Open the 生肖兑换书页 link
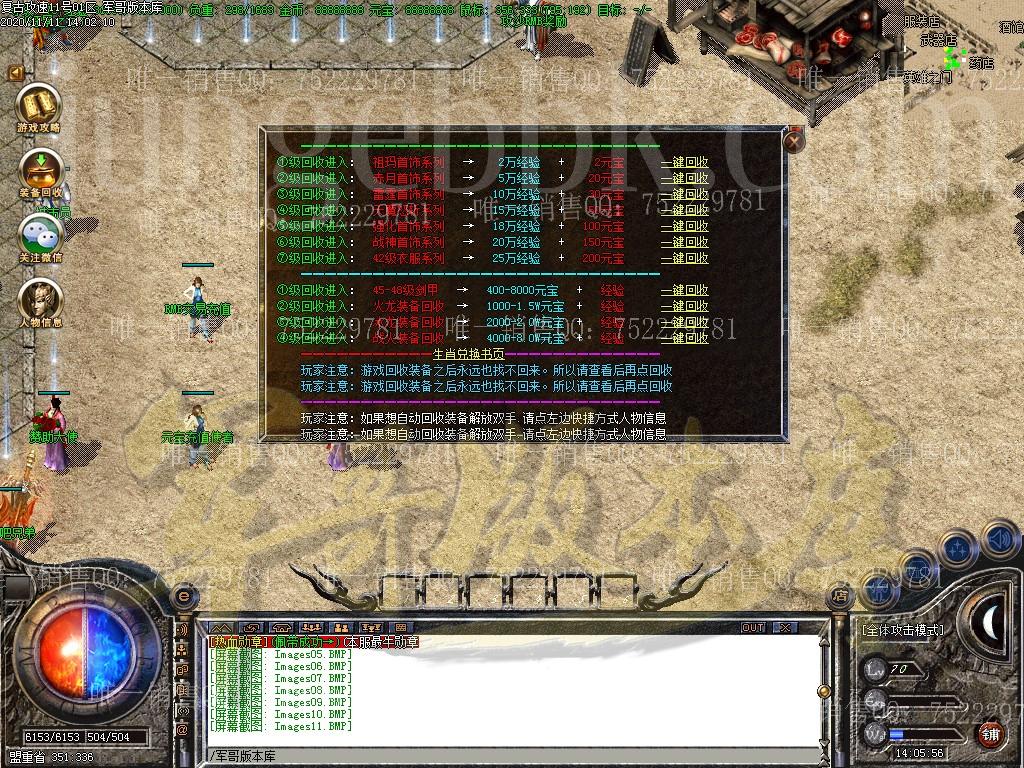 (468, 355)
